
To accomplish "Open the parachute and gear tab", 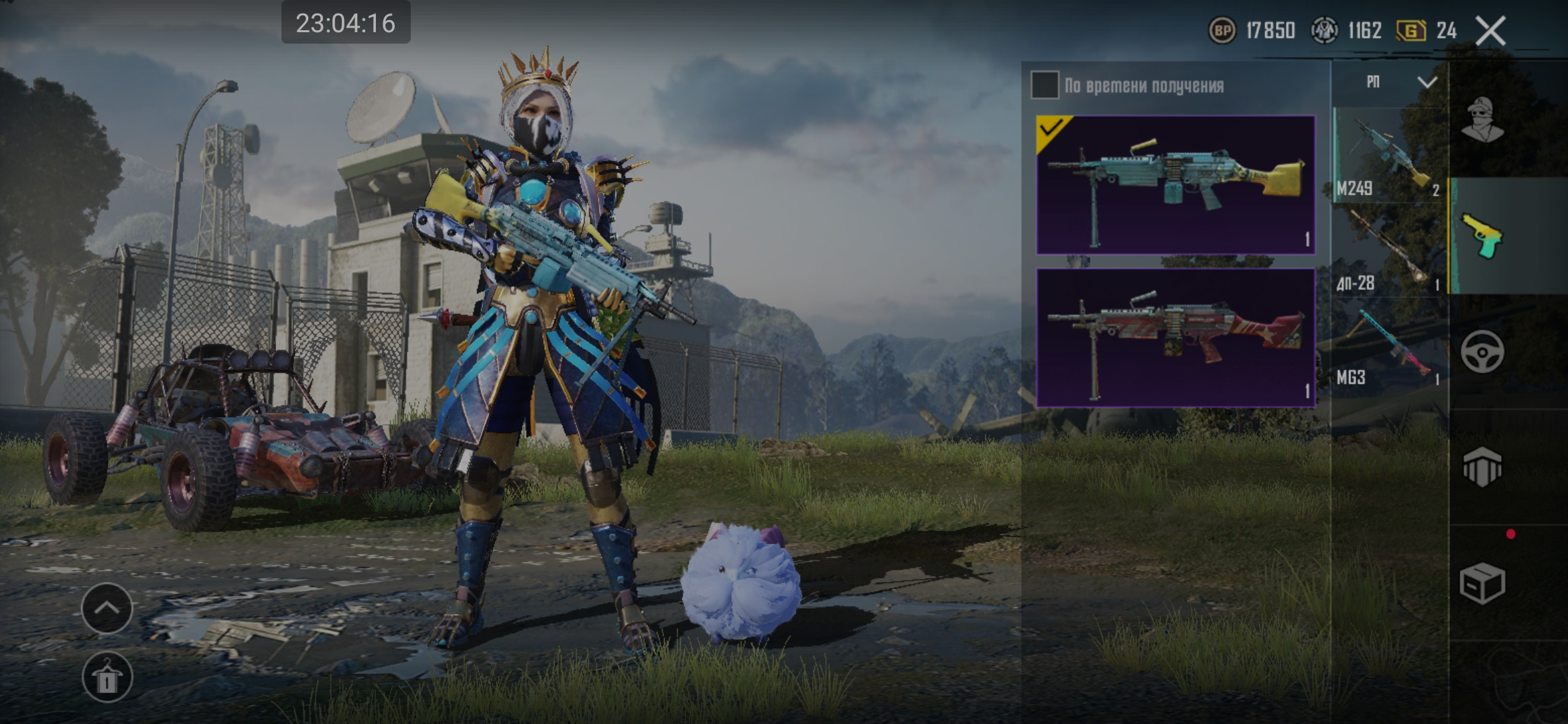I will coord(1482,467).
